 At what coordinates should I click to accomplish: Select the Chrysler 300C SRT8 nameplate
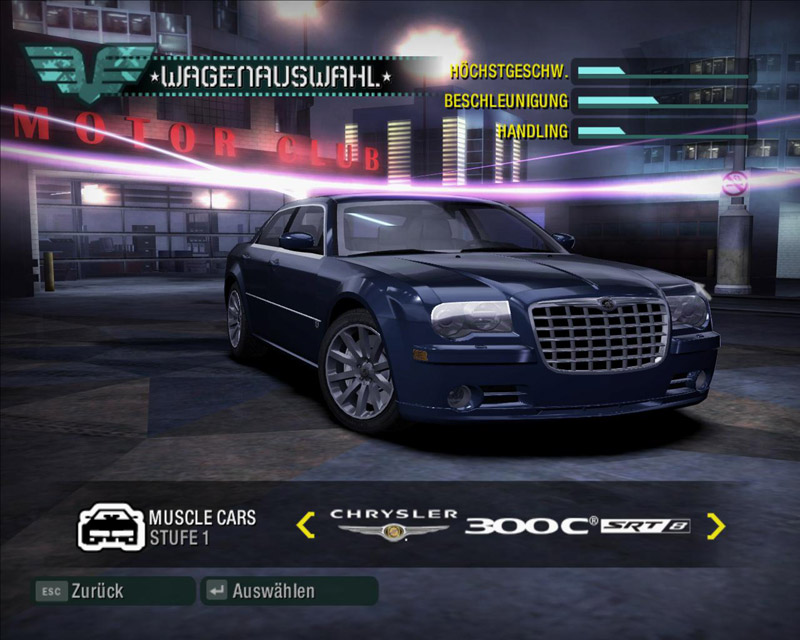(x=510, y=524)
